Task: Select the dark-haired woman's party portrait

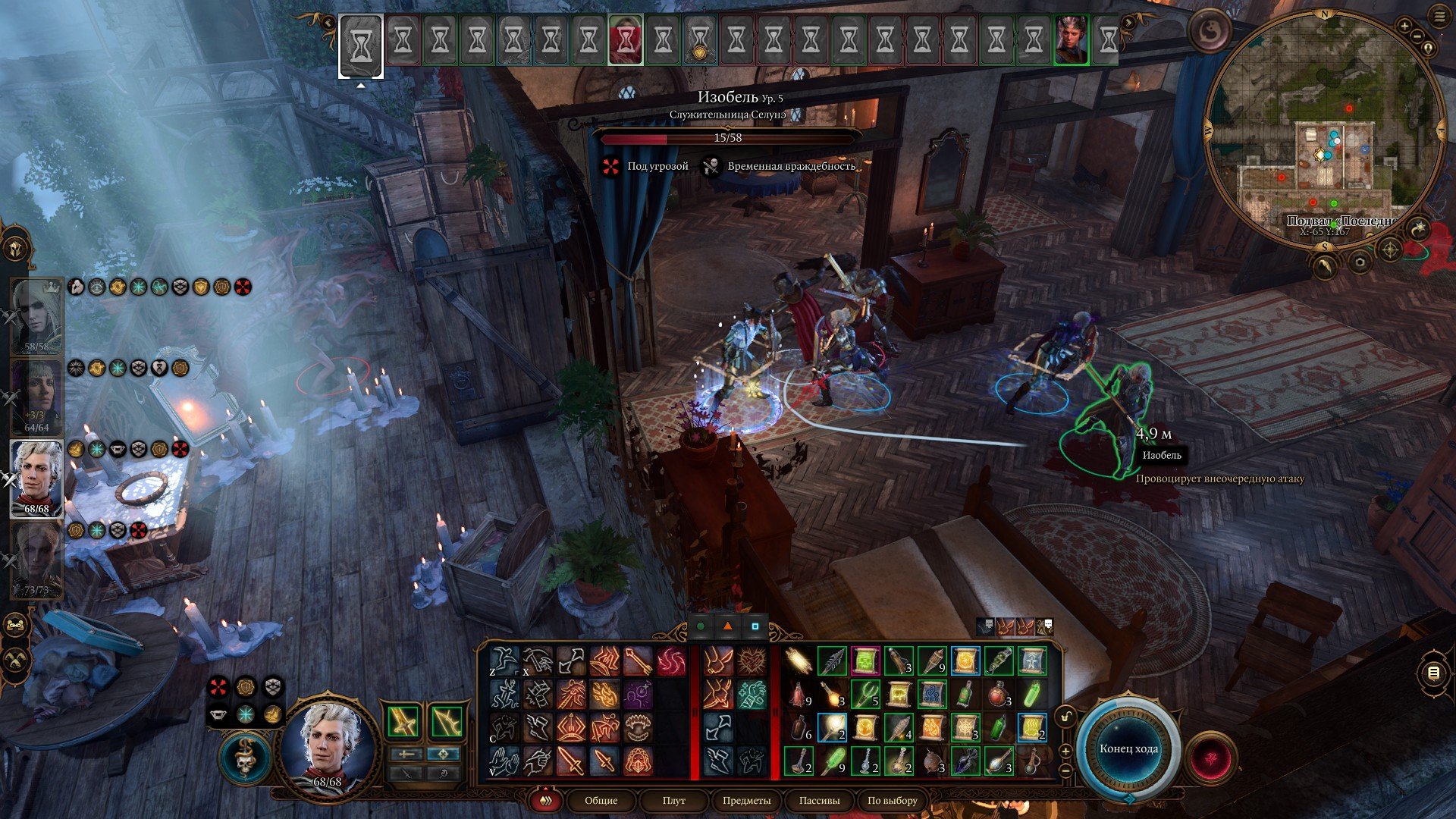Action: click(x=36, y=397)
